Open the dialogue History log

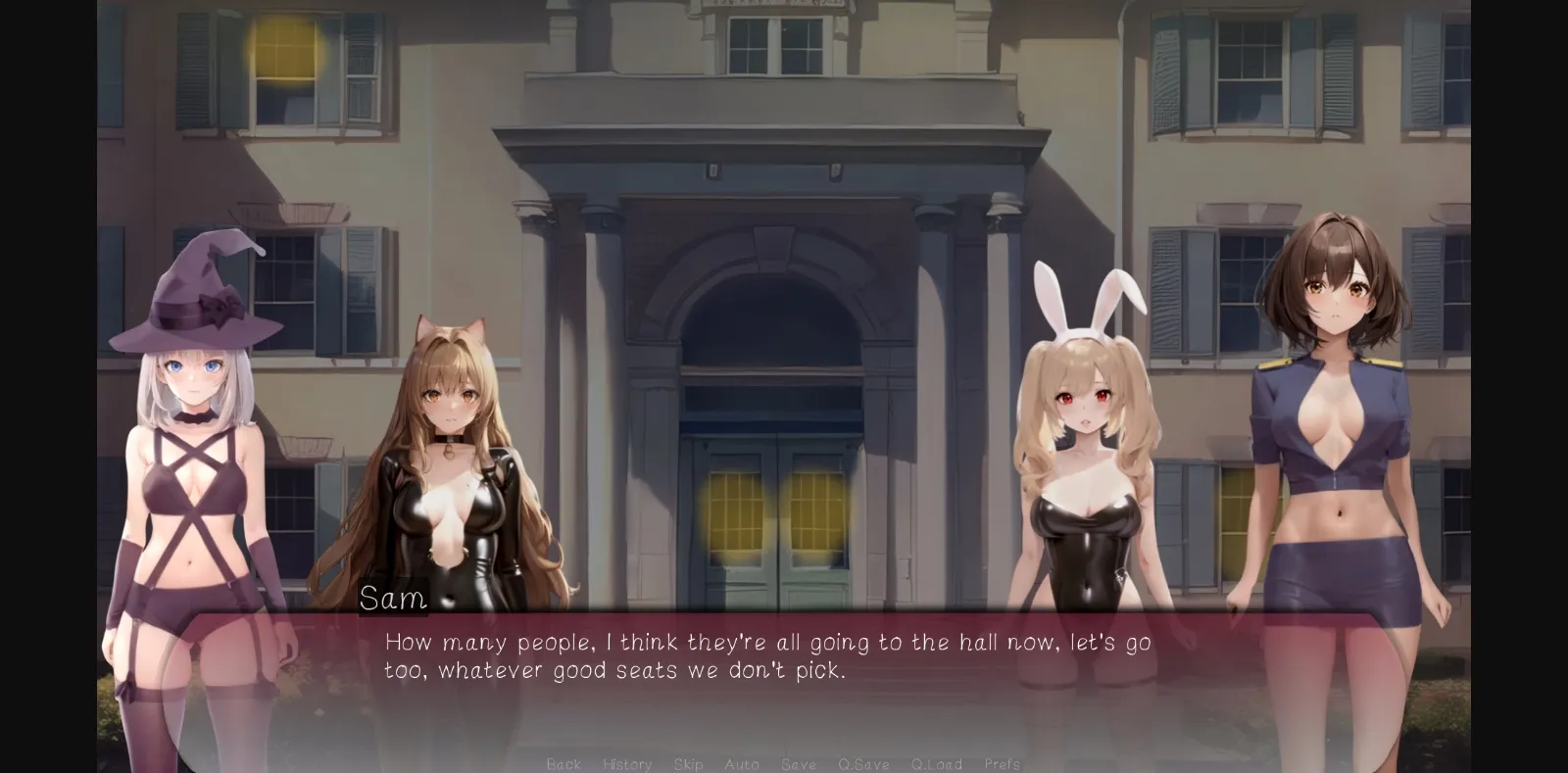[626, 764]
